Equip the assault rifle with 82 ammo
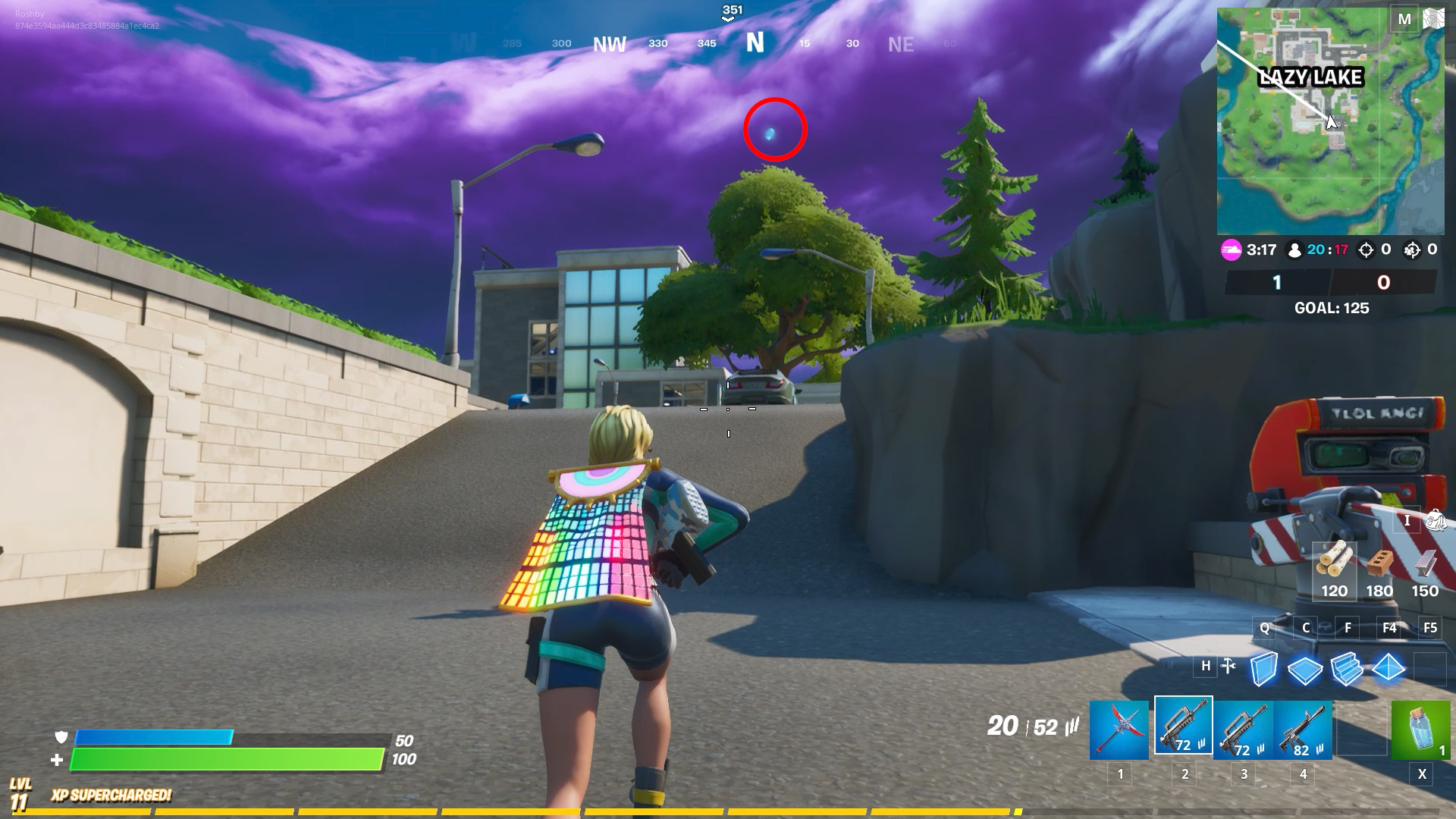The image size is (1456, 819). click(1303, 730)
